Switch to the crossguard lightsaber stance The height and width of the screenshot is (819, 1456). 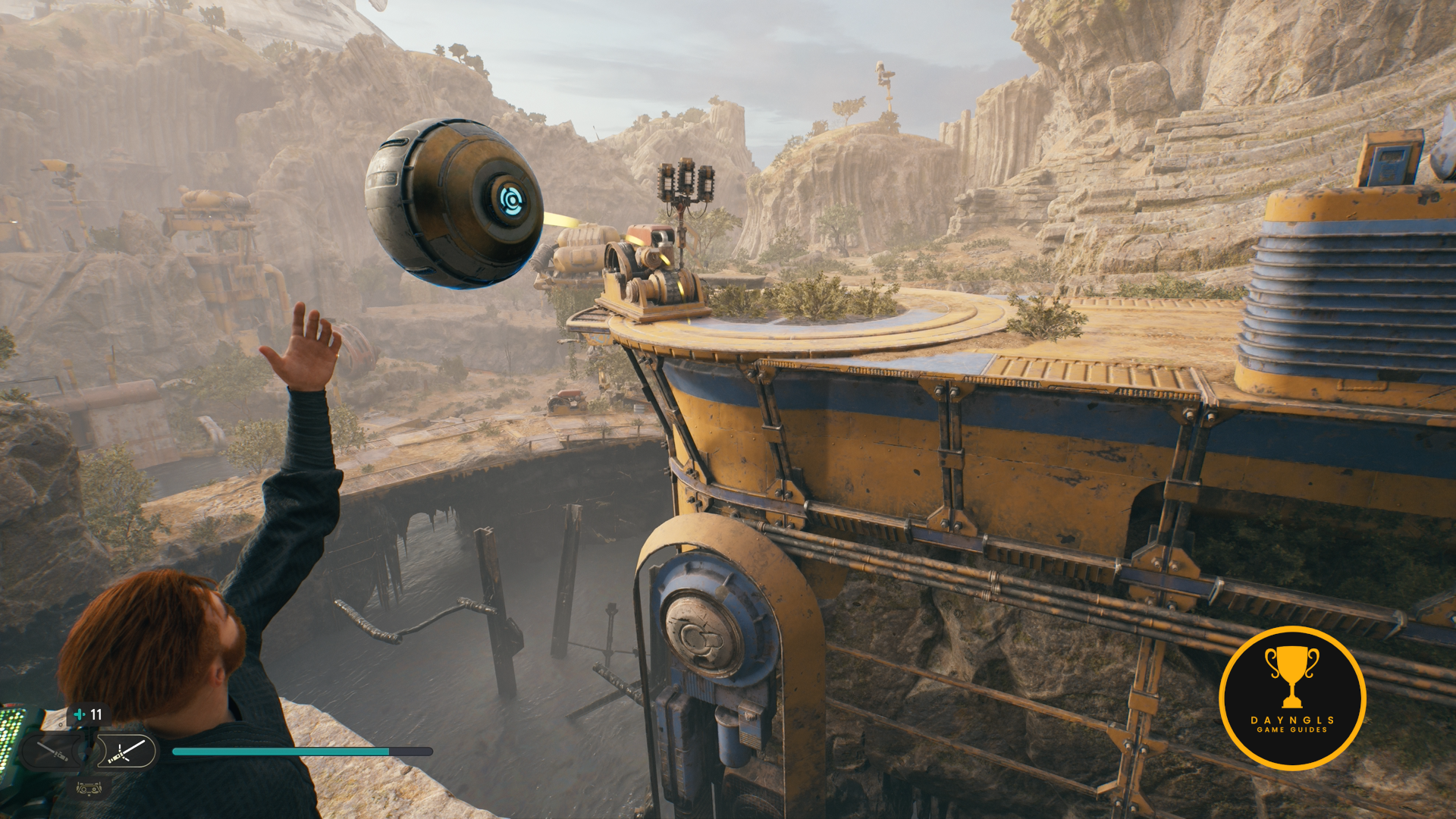pyautogui.click(x=126, y=752)
